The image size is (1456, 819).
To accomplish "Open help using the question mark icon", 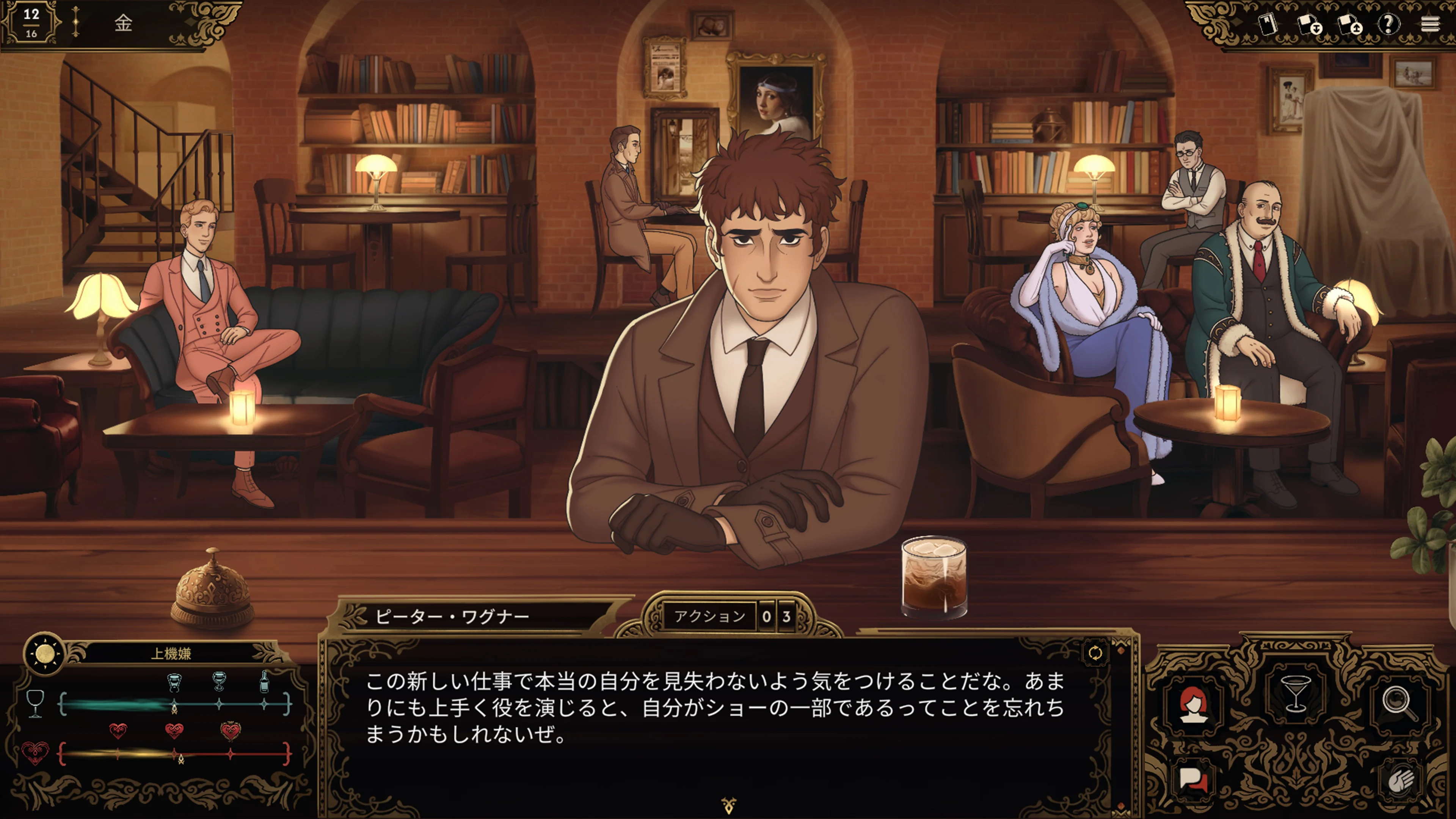I will click(1389, 24).
